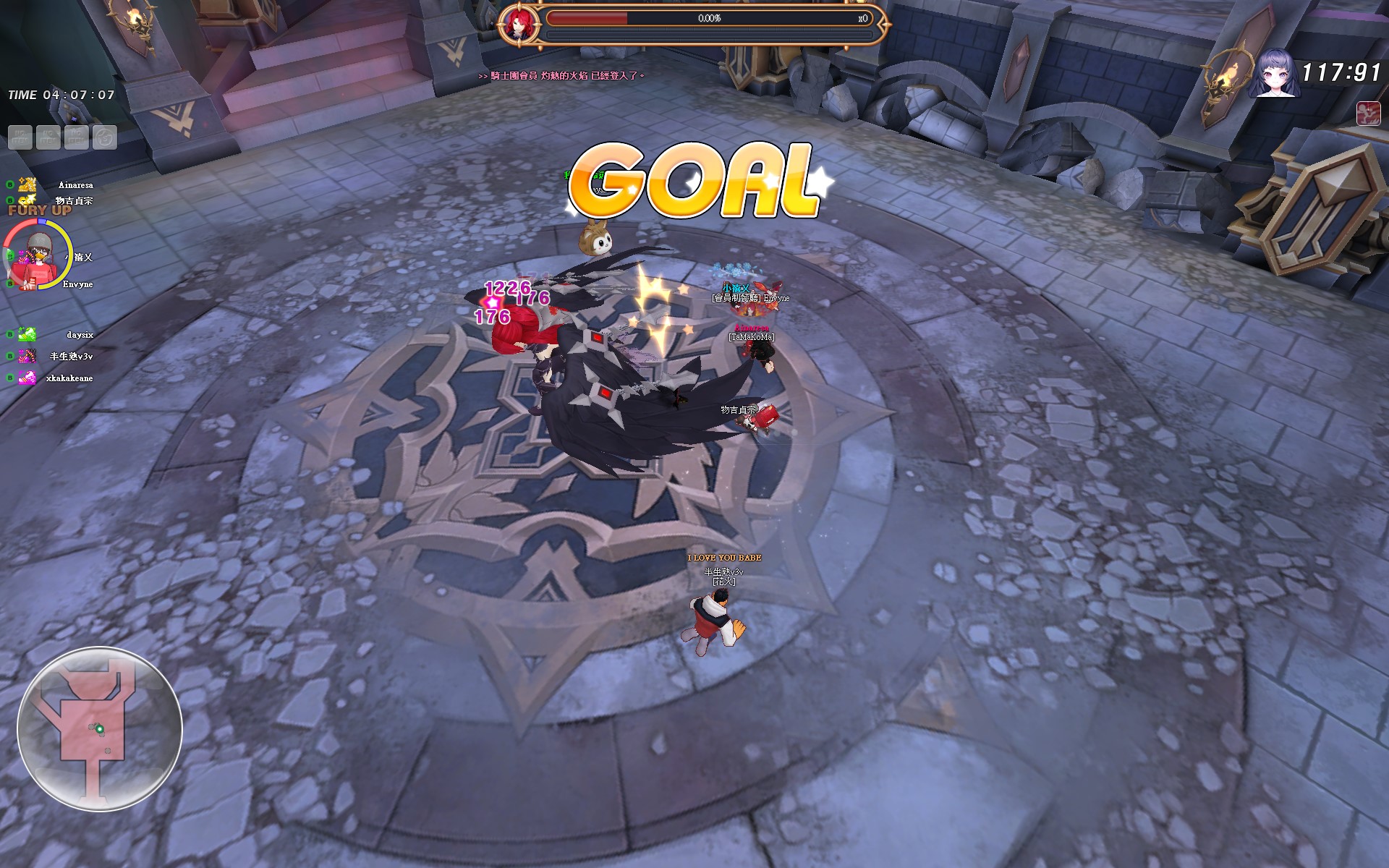Select 物吉貞宗 in the player list
Image resolution: width=1389 pixels, height=868 pixels.
pyautogui.click(x=74, y=200)
